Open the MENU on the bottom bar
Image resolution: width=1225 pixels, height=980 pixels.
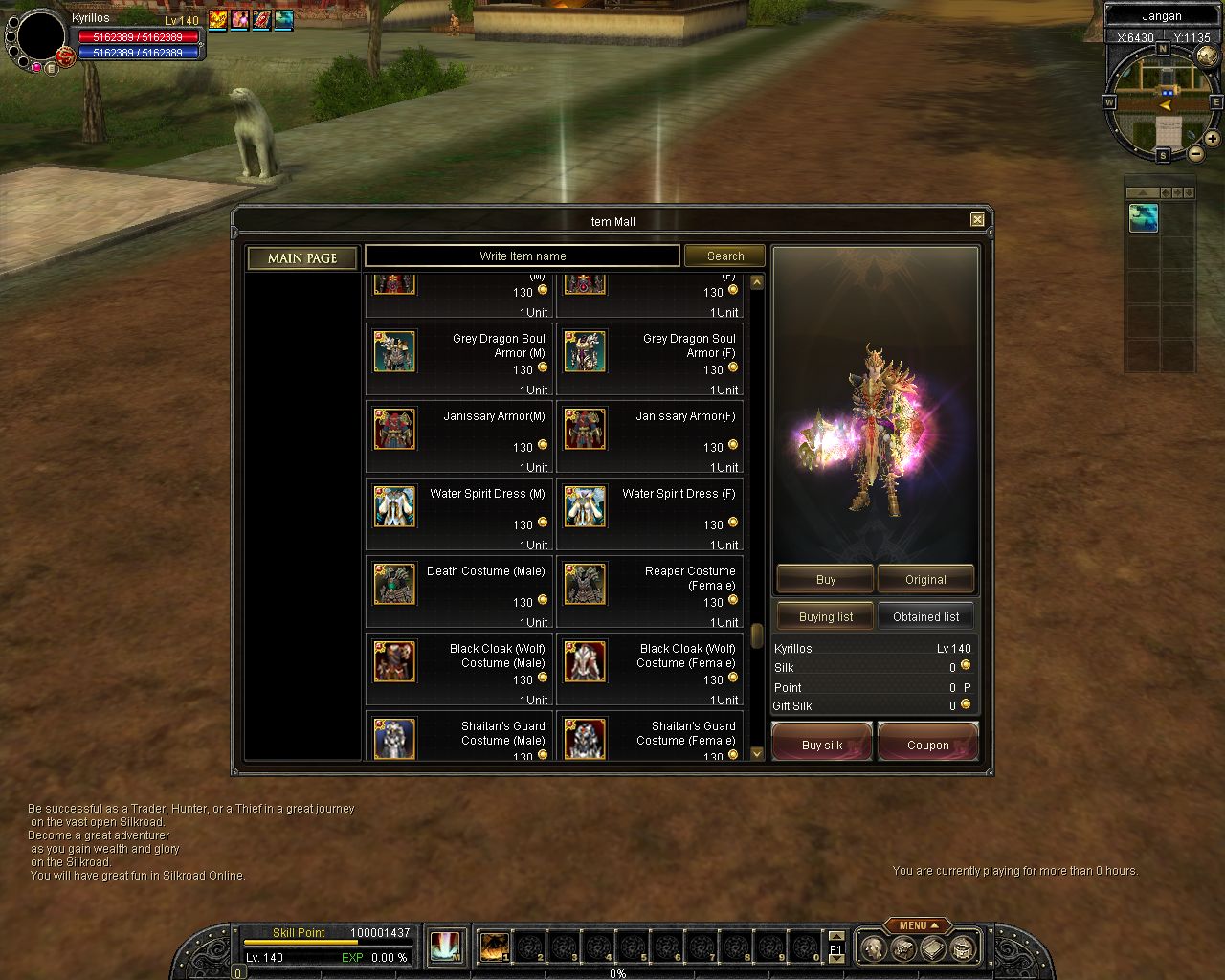917,925
